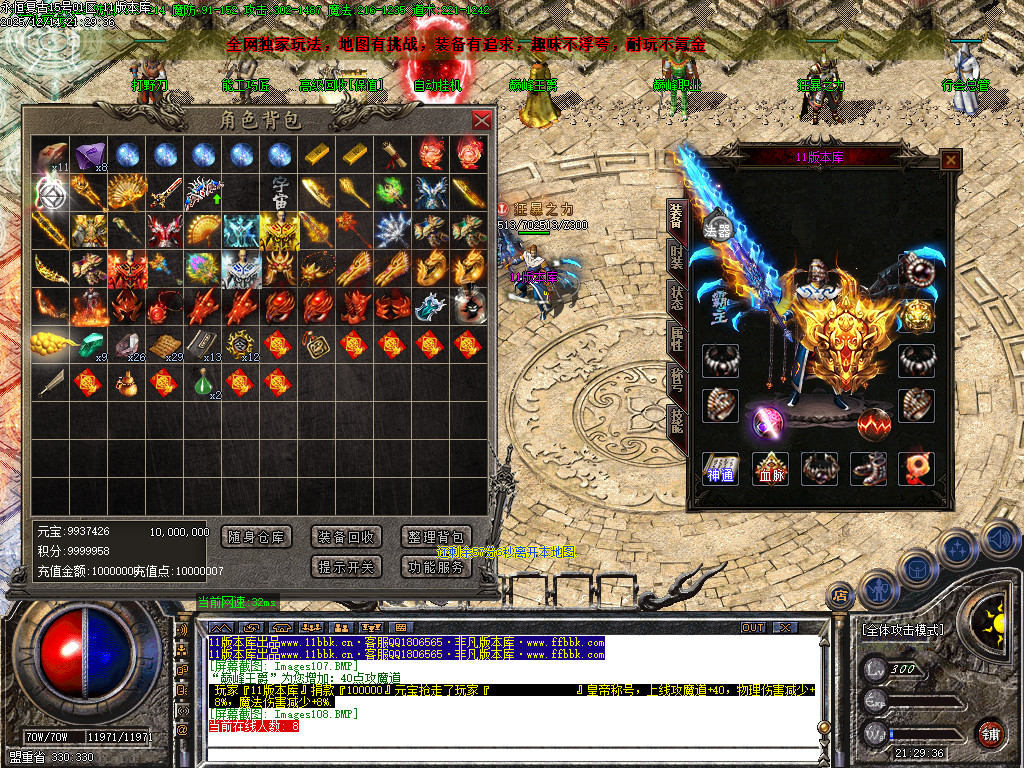Image resolution: width=1024 pixels, height=768 pixels.
Task: Click the 装备回收 equipment recycle button
Action: click(x=347, y=537)
